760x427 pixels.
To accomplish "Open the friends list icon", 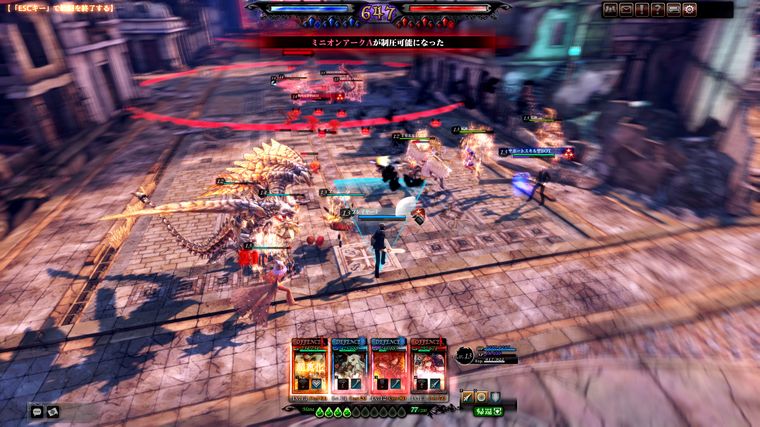I will coord(610,9).
